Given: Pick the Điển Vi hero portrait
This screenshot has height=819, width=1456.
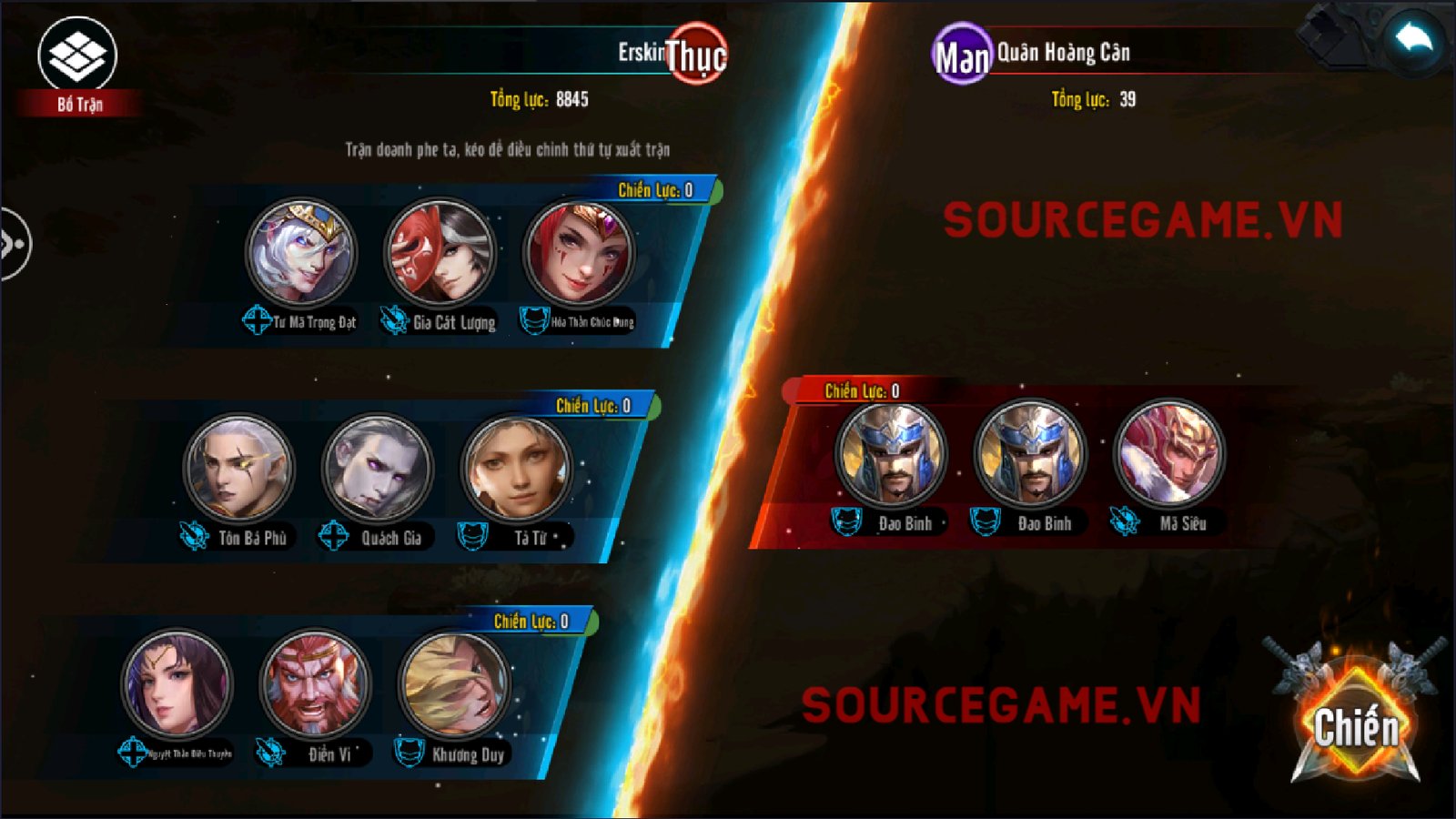Looking at the screenshot, I should tap(315, 683).
